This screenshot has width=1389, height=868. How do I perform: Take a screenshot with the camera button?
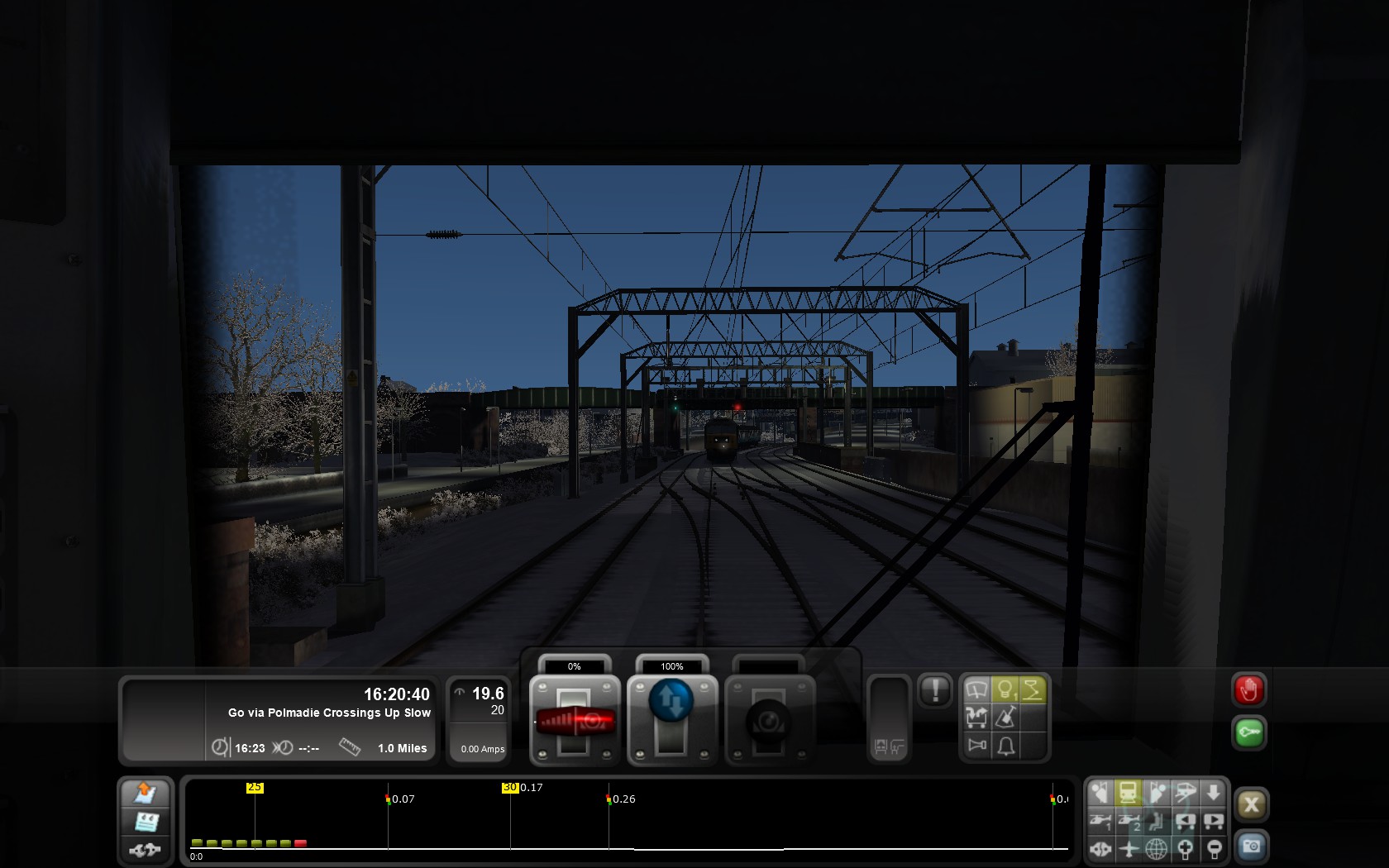pyautogui.click(x=1251, y=847)
